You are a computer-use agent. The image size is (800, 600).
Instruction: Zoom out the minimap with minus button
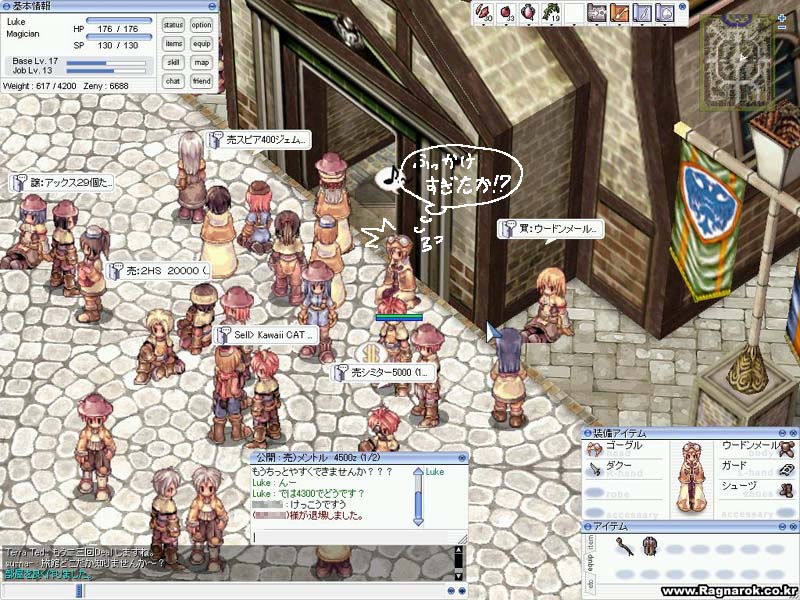pyautogui.click(x=782, y=27)
